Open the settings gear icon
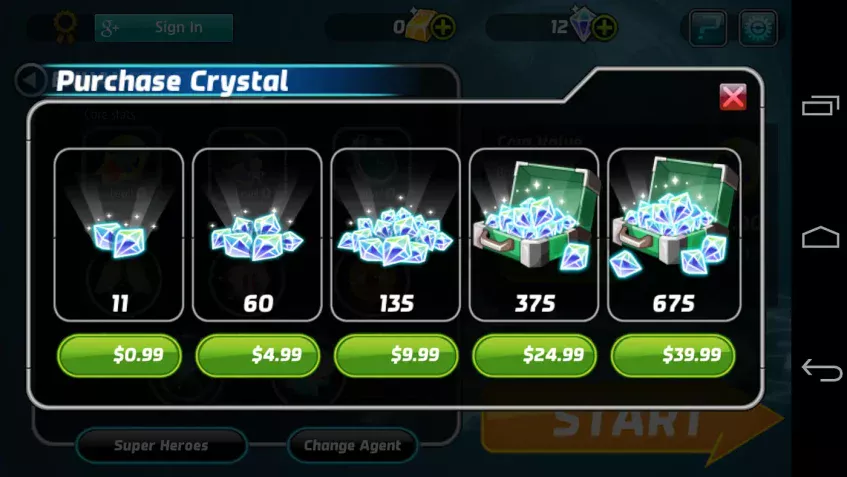 click(x=757, y=28)
